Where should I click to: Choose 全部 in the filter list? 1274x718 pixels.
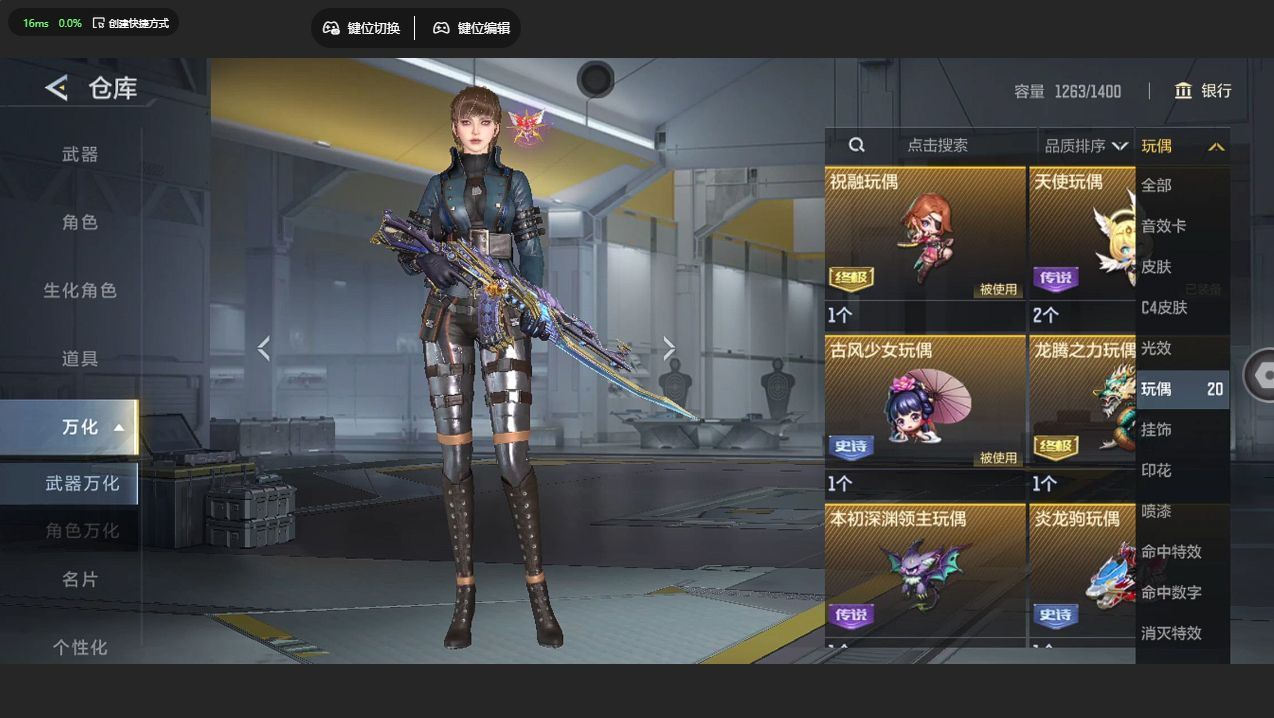1156,185
